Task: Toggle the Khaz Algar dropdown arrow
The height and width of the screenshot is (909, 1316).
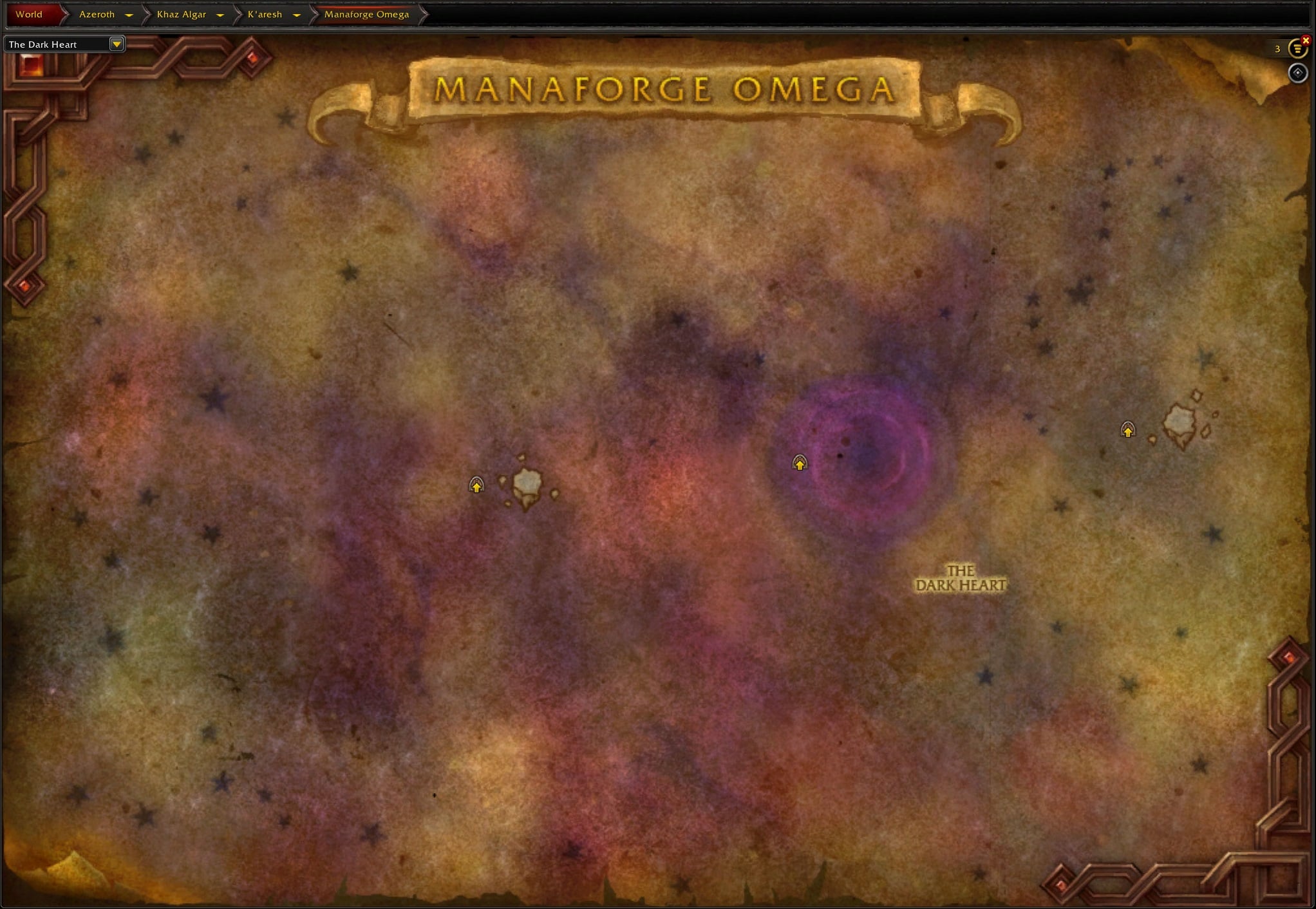Action: (220, 15)
